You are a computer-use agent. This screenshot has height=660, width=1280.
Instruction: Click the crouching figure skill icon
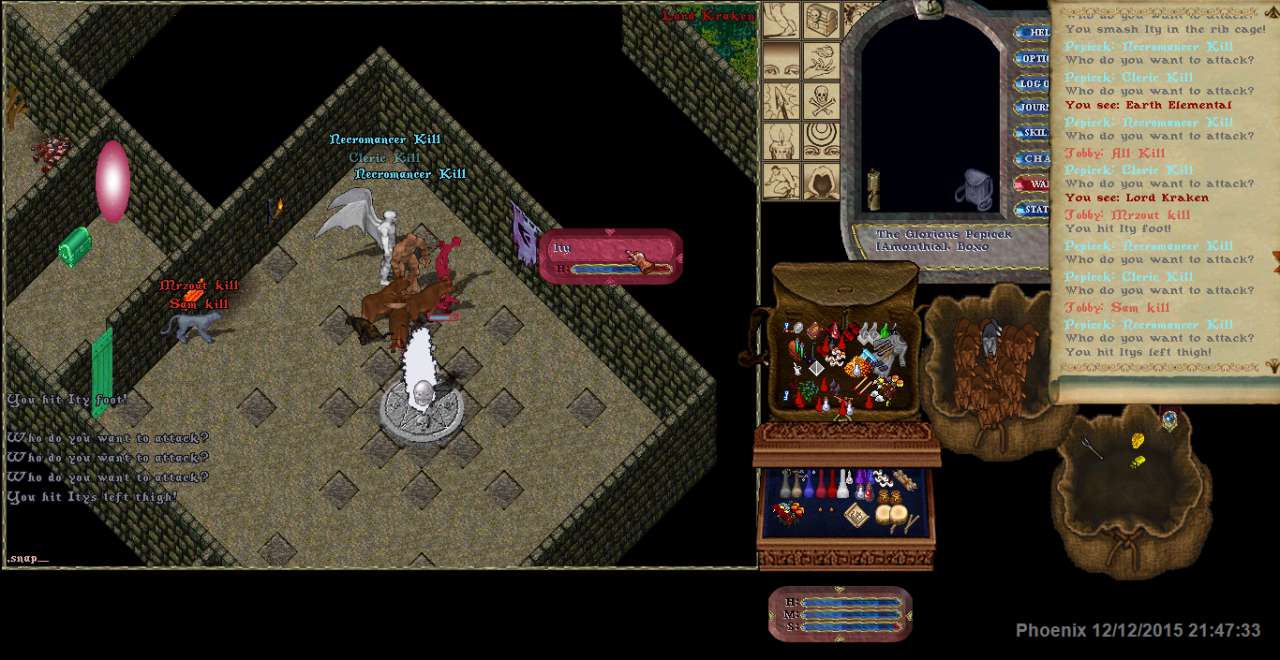(x=783, y=180)
